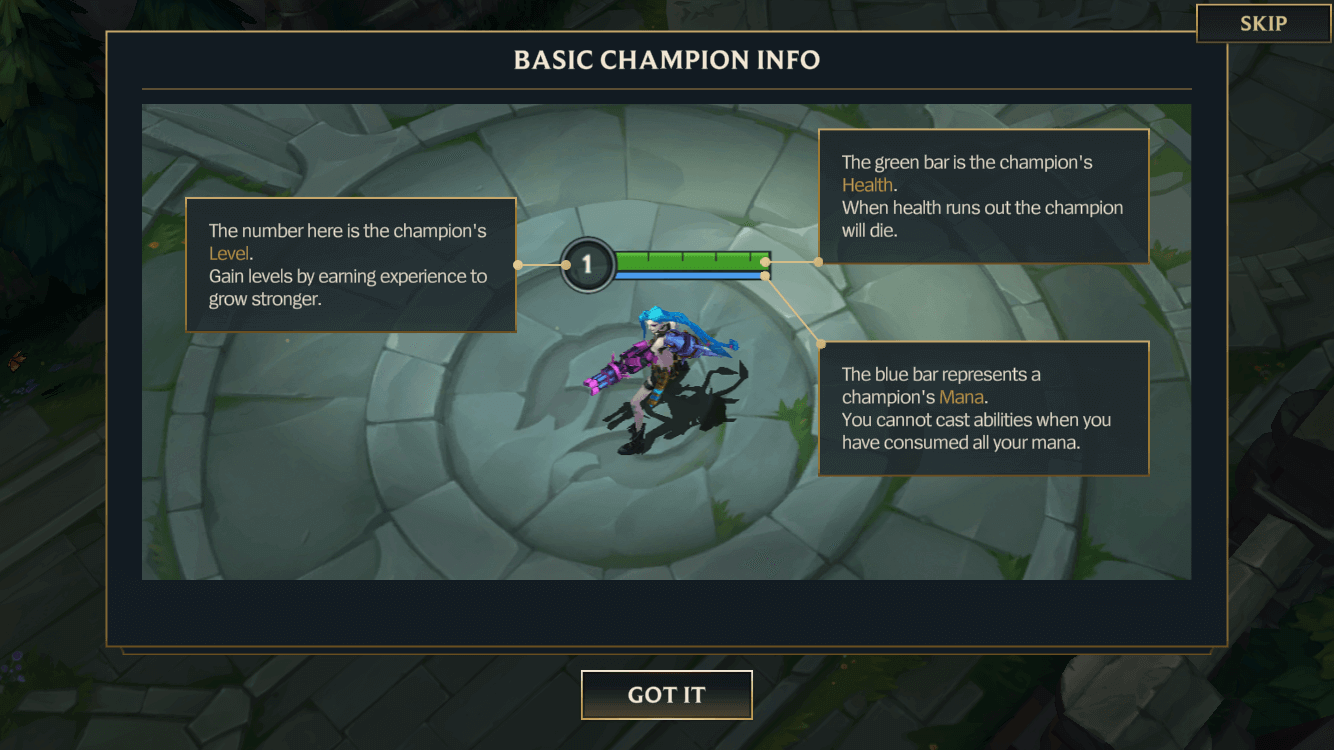Select the tooltip explaining champion Level

pyautogui.click(x=351, y=265)
